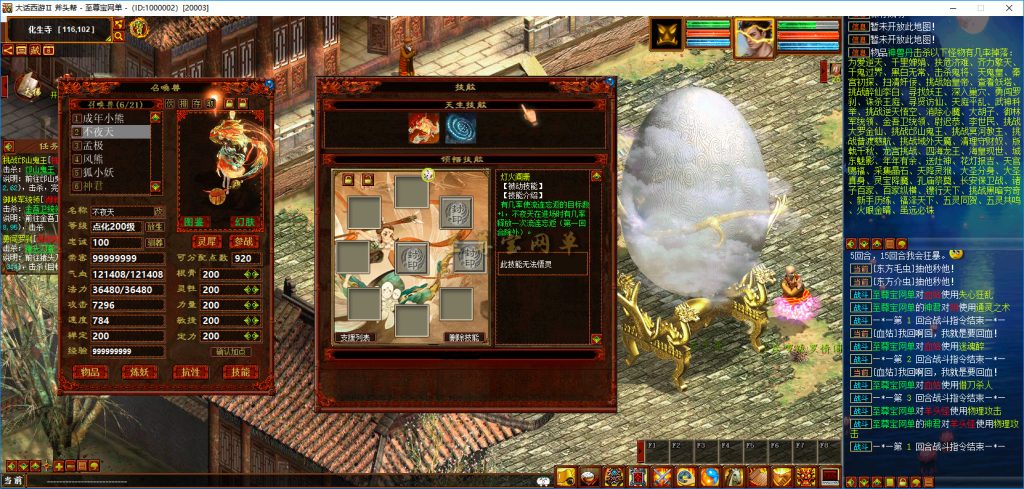Screen dimensions: 1024x489
Task: Open the 物品 pet items button
Action: click(92, 372)
